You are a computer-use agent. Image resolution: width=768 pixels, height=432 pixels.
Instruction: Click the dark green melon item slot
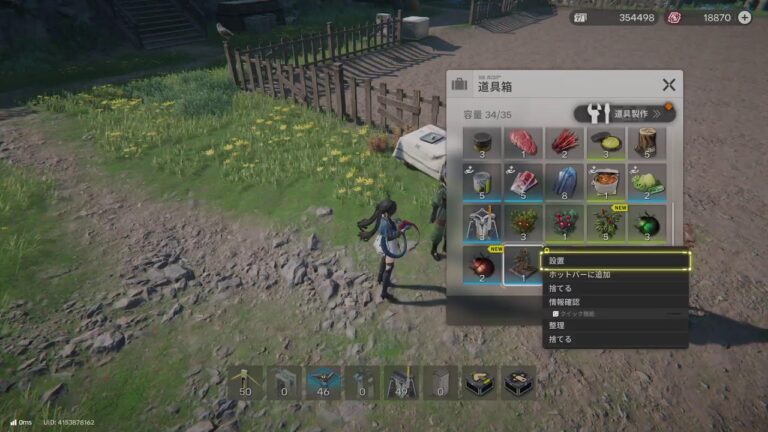pyautogui.click(x=647, y=224)
